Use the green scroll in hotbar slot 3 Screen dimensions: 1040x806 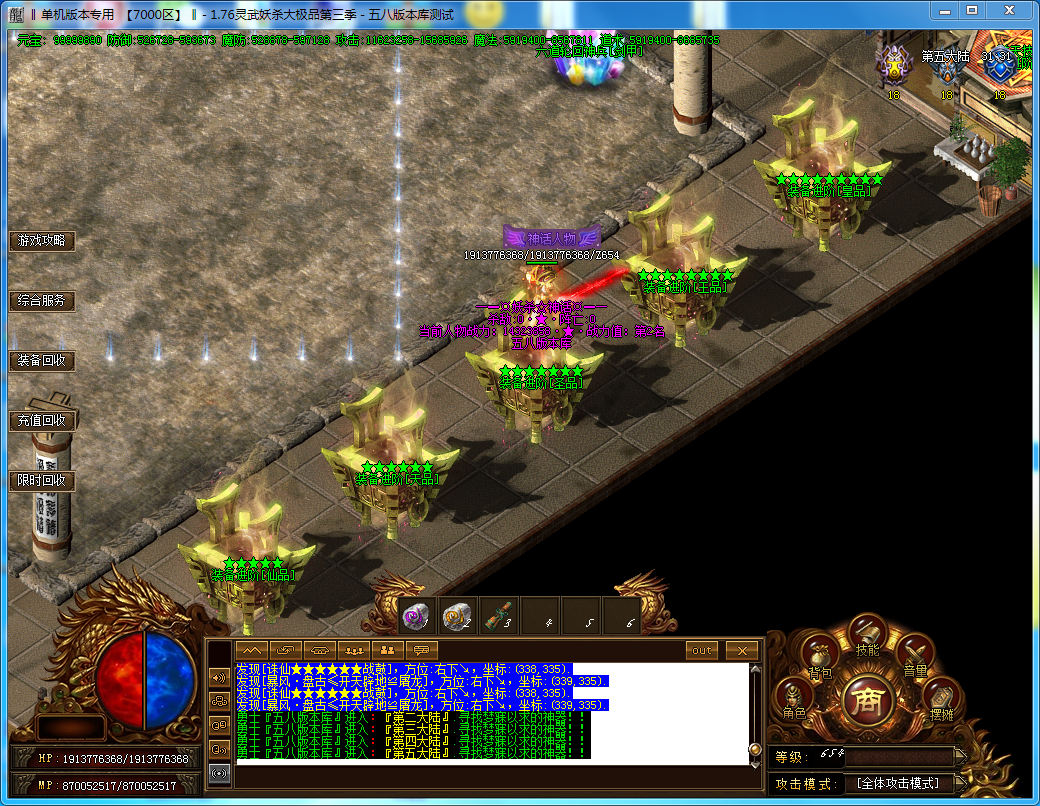point(498,616)
